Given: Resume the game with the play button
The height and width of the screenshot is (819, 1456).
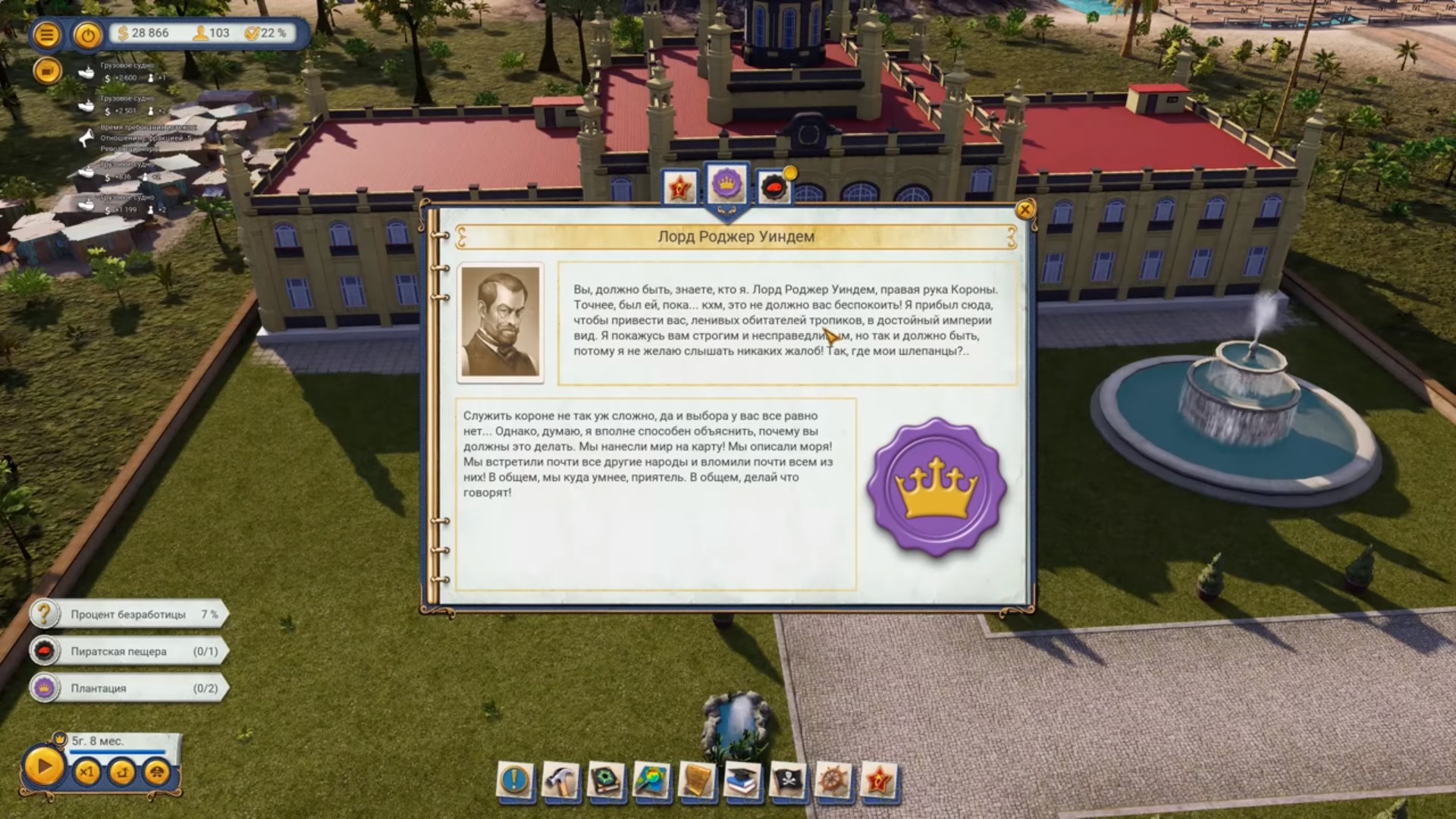Looking at the screenshot, I should 43,767.
